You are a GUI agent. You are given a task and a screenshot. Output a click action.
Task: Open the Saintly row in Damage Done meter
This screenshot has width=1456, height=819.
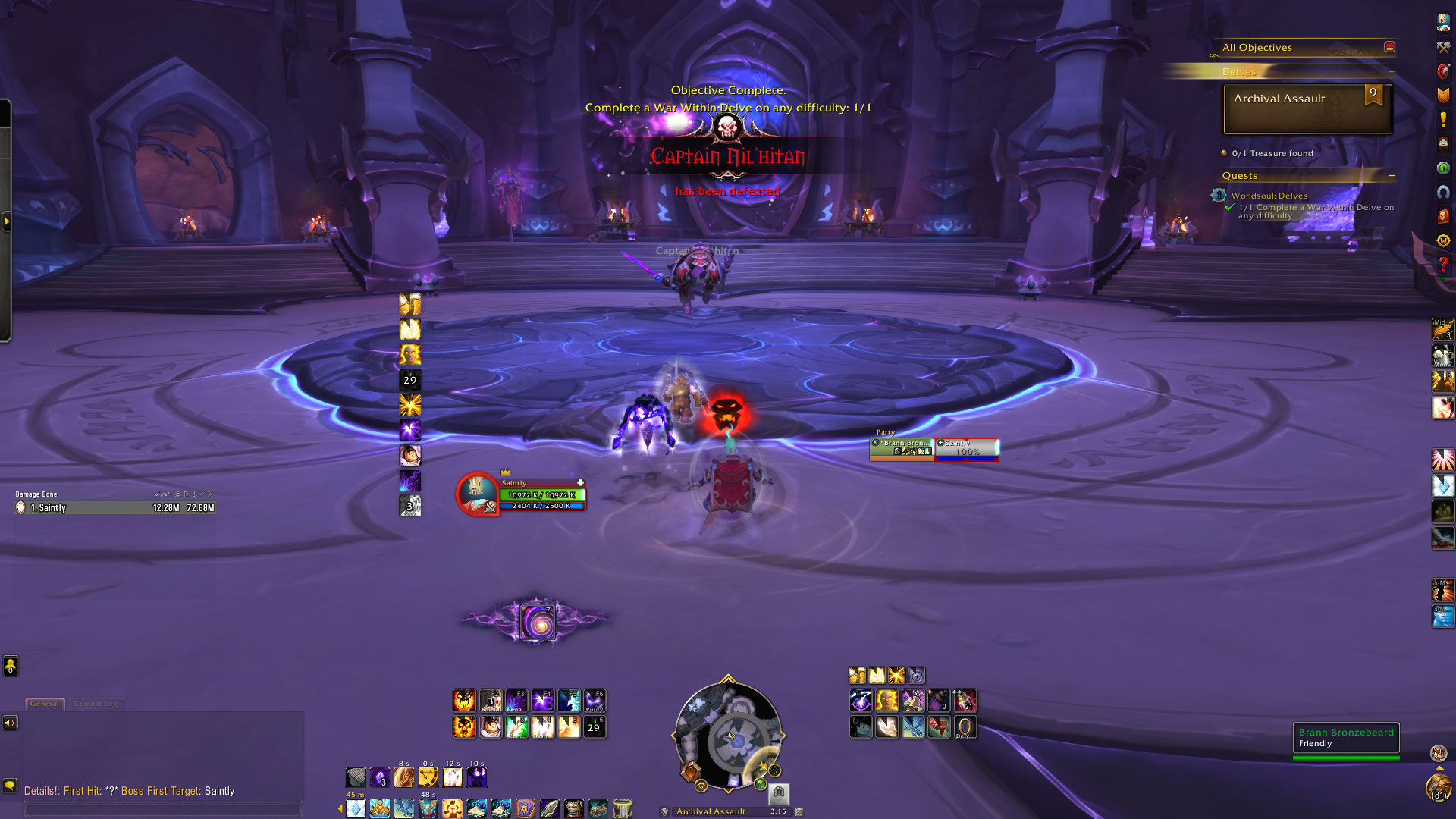tap(115, 508)
